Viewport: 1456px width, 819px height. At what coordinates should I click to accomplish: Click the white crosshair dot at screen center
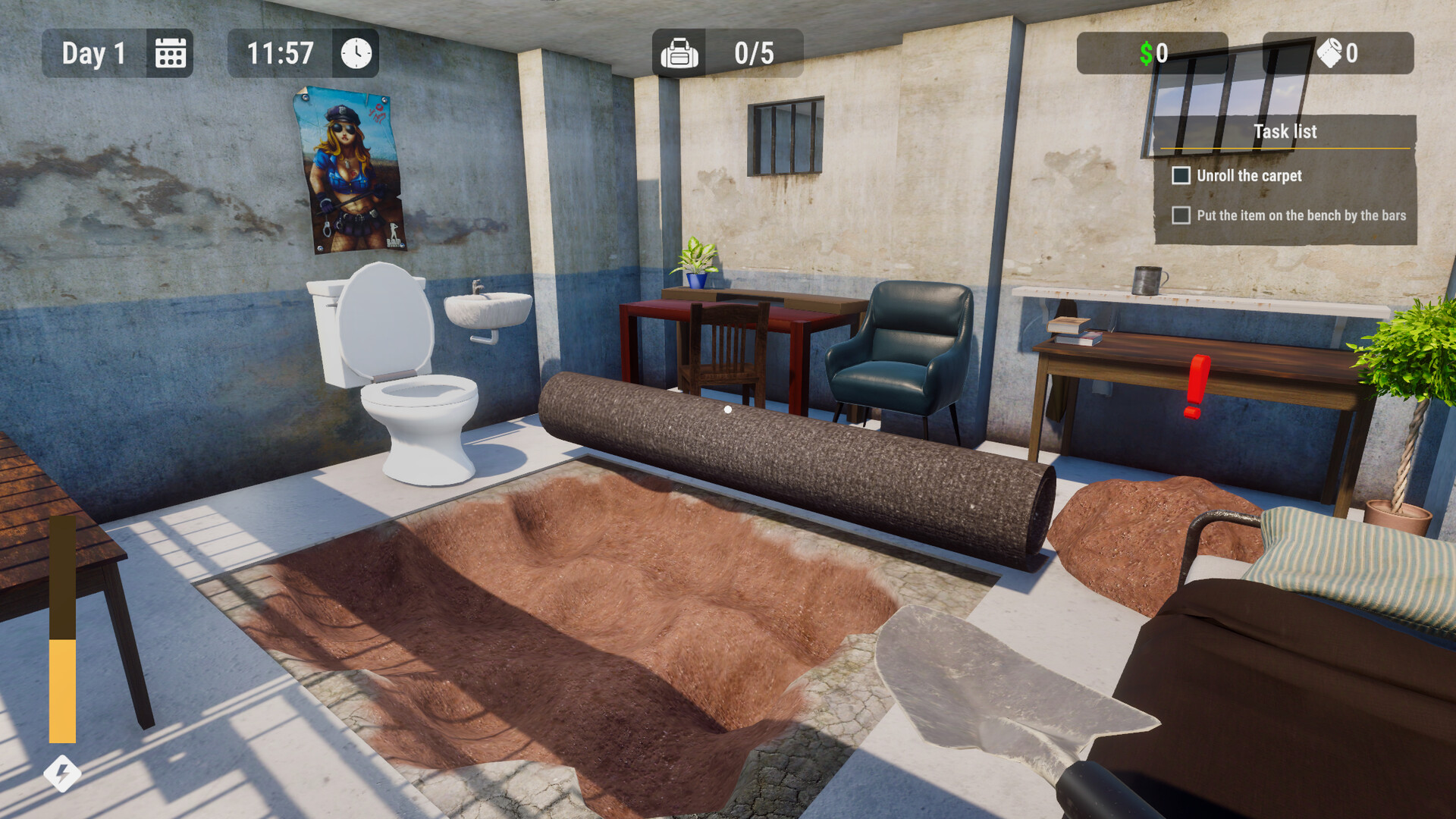[x=727, y=408]
